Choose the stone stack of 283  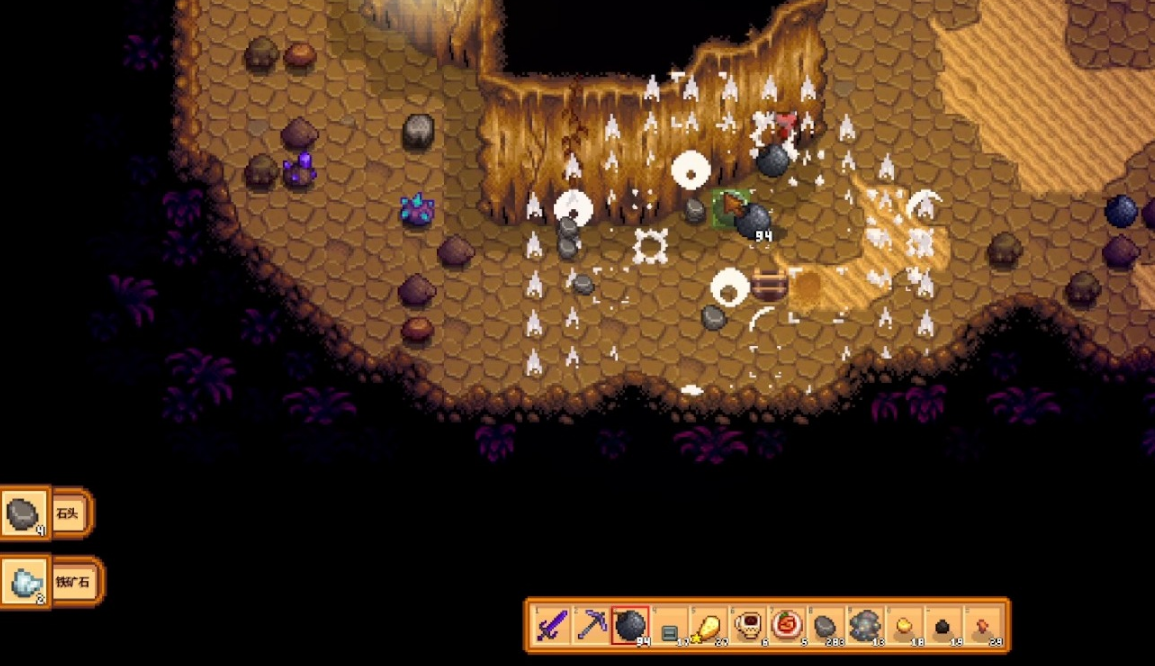[826, 626]
